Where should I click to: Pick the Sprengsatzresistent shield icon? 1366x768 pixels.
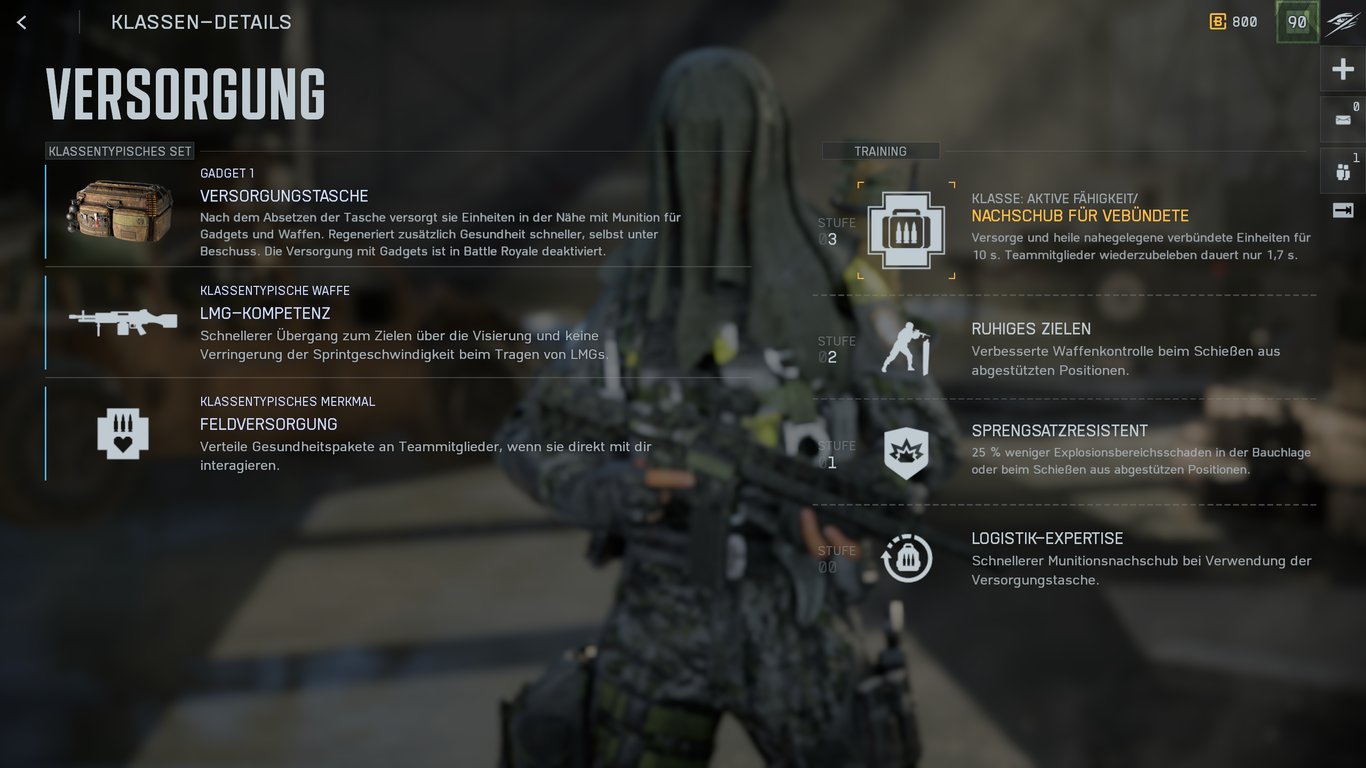coord(906,453)
